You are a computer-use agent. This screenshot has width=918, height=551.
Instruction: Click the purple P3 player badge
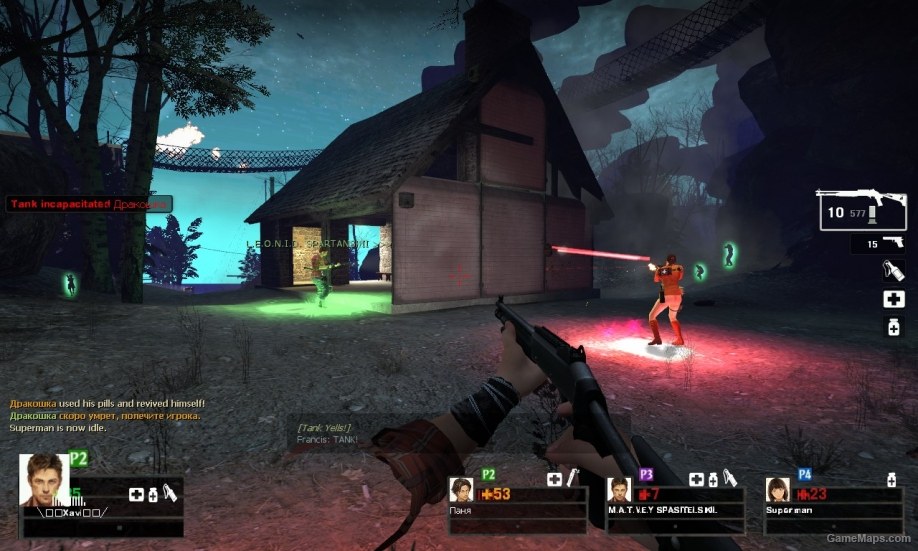647,474
